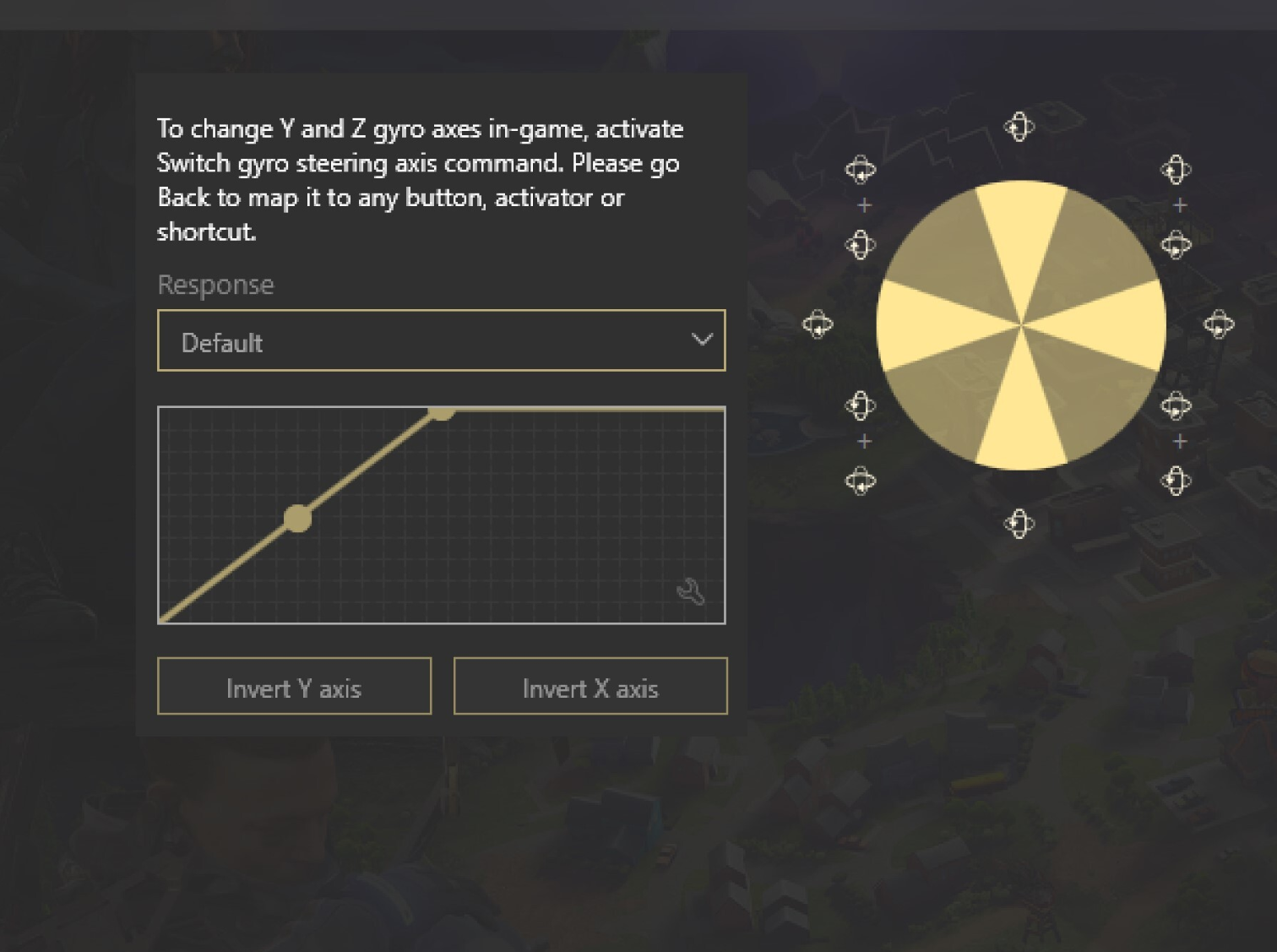
Task: Select the gyro icon right of the wheel
Action: tap(1218, 324)
